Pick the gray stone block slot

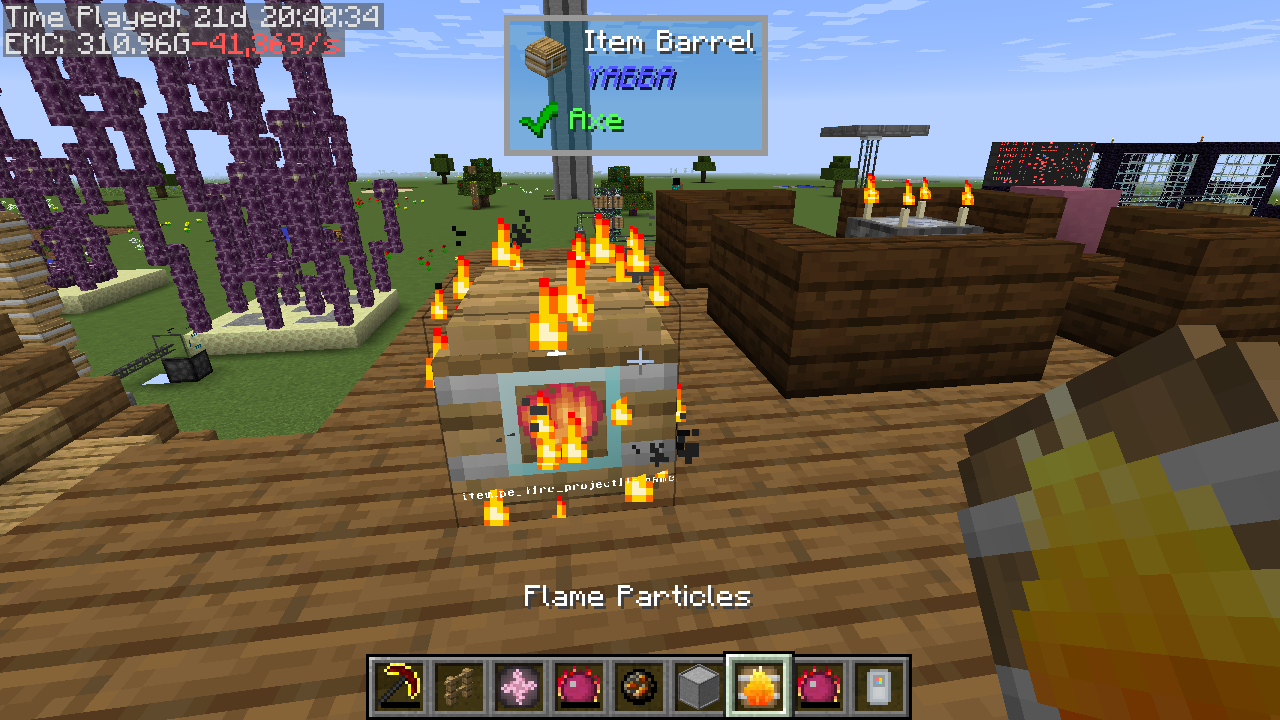pos(698,687)
